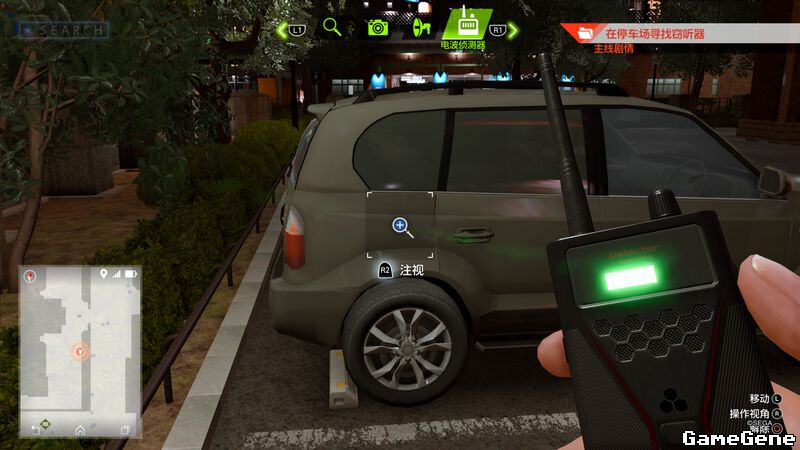Viewport: 800px width, 450px height.
Task: Click the right green gadget arrow
Action: pyautogui.click(x=513, y=30)
